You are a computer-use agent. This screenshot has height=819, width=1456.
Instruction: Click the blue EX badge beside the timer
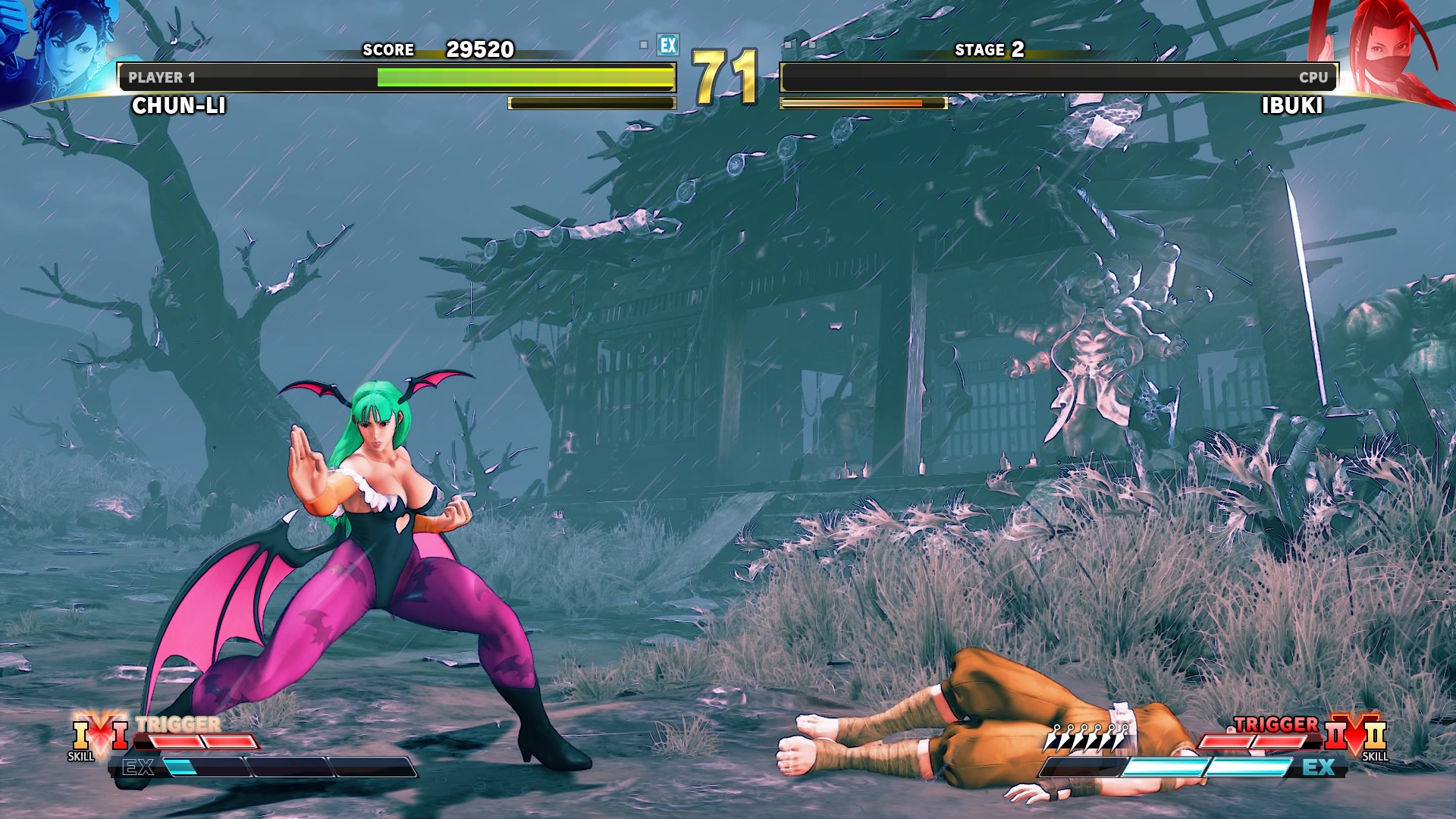tap(667, 45)
